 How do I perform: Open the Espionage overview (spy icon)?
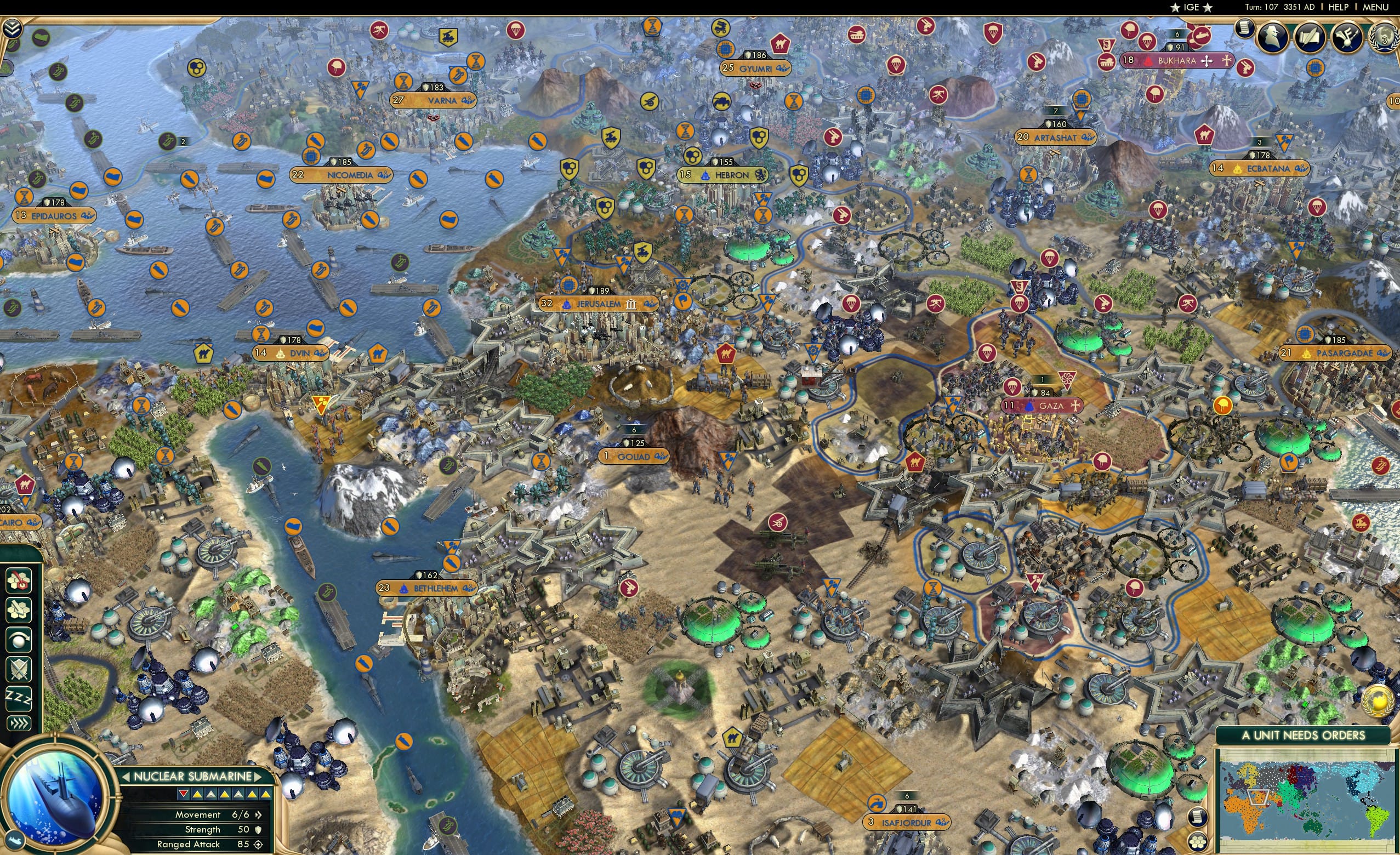(x=1272, y=37)
